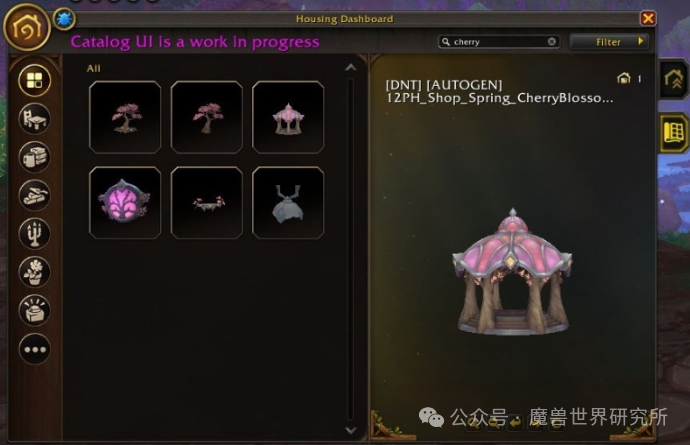
Task: Select the first cherry blossom tree thumbnail
Action: tap(125, 117)
